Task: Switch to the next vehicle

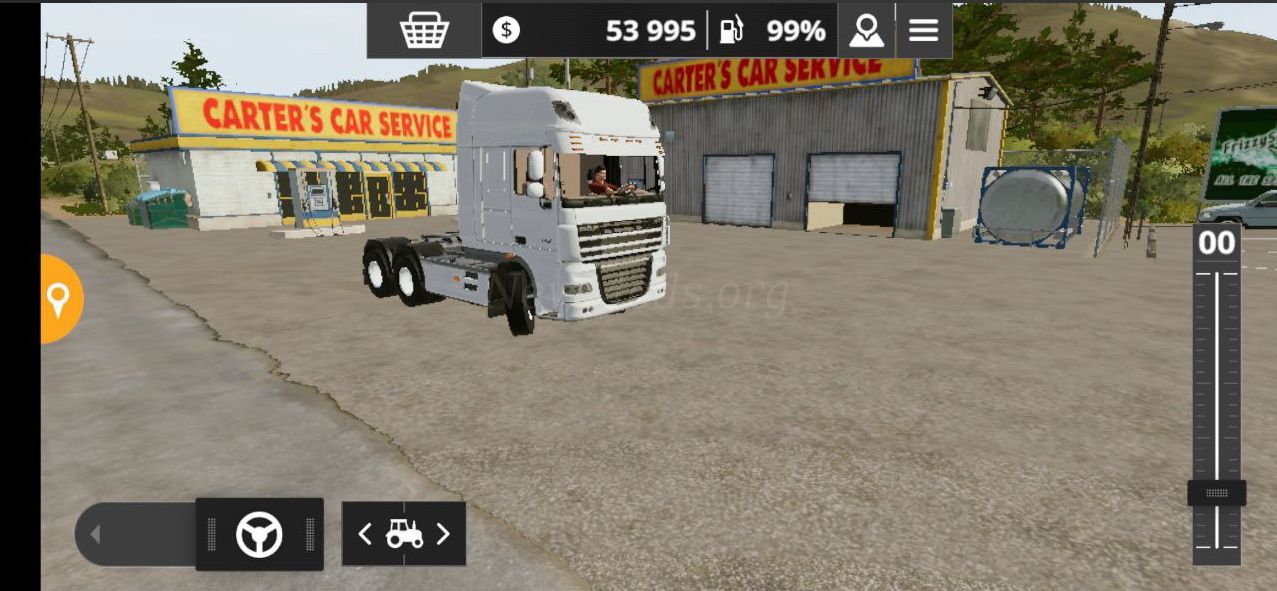Action: tap(443, 535)
